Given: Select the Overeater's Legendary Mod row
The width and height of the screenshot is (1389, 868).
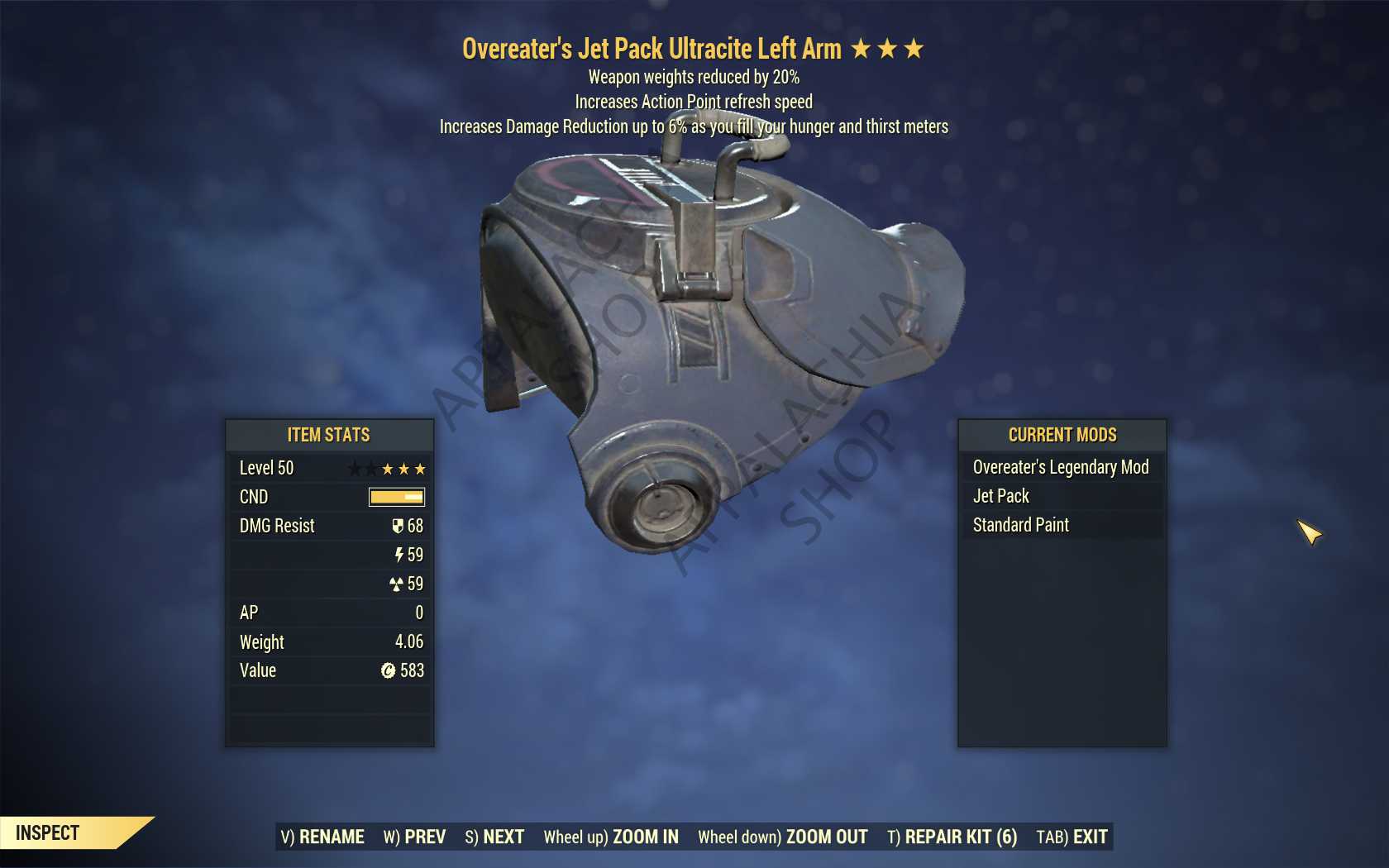Looking at the screenshot, I should pyautogui.click(x=1062, y=467).
